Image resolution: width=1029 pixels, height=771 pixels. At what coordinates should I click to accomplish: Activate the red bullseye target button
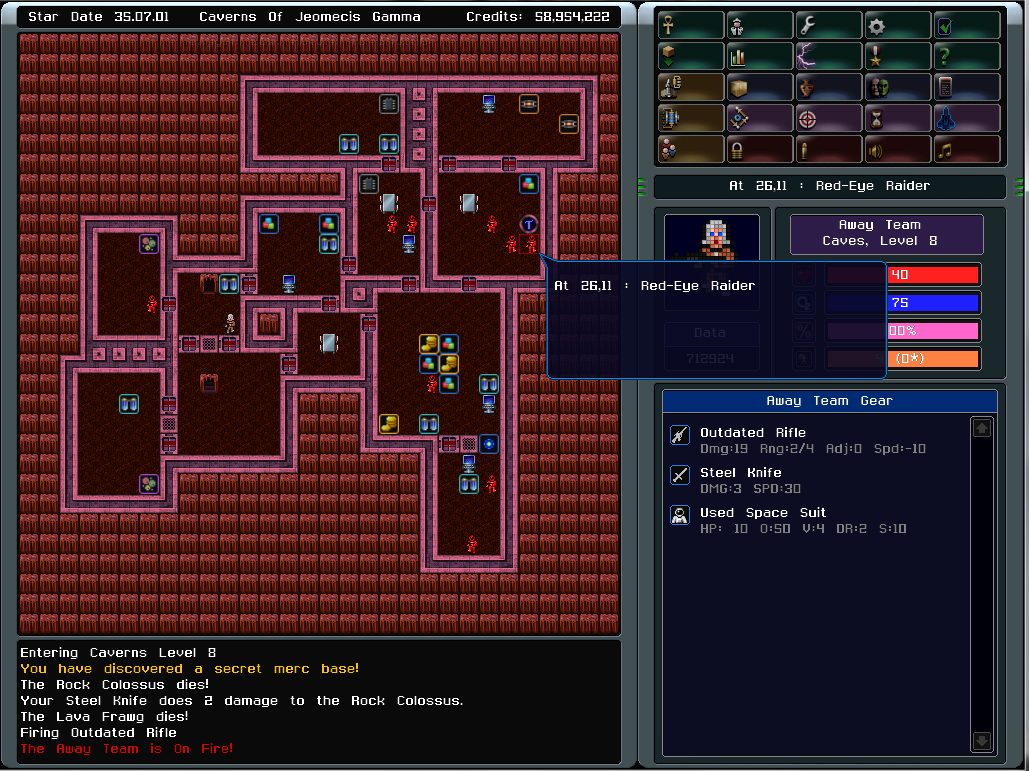829,119
